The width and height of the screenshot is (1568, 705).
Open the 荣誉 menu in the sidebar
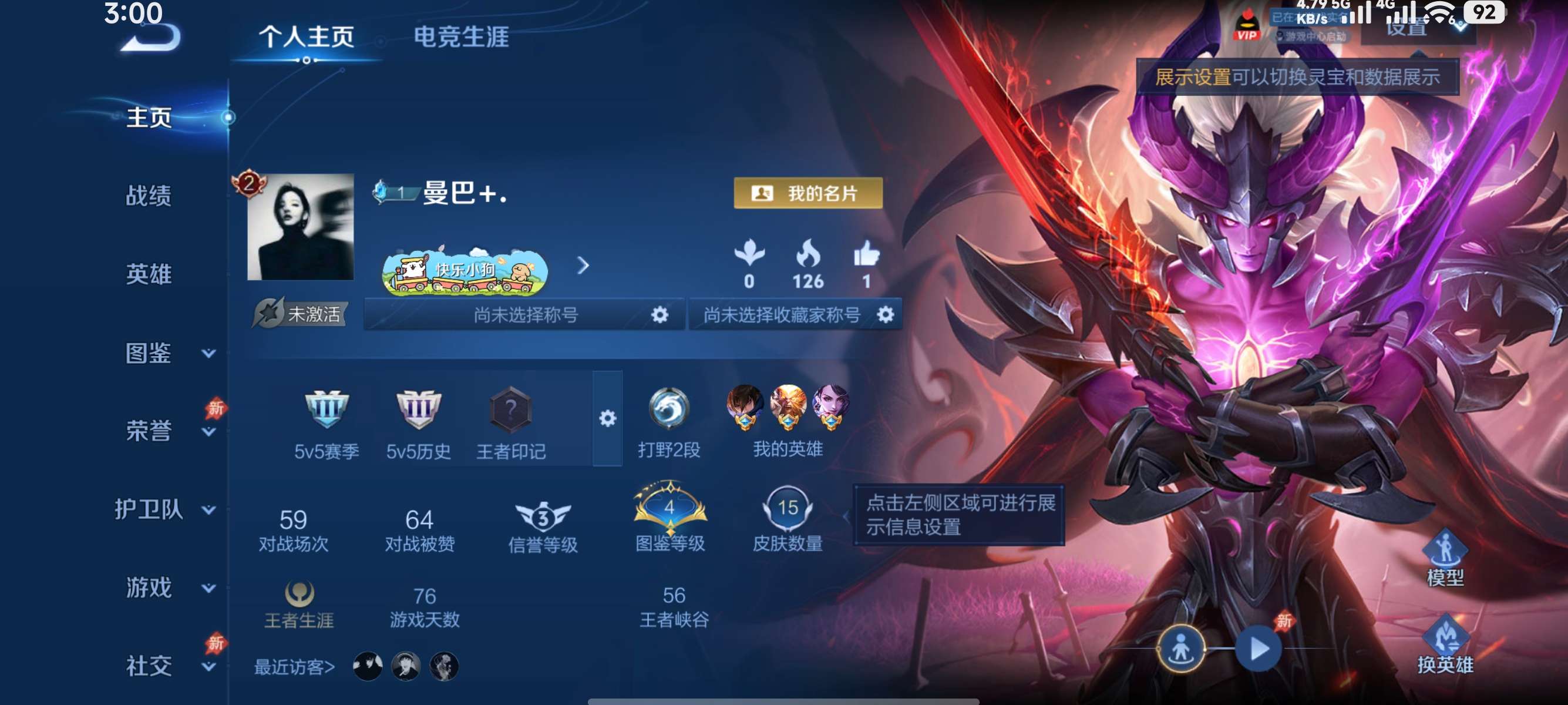[x=150, y=431]
